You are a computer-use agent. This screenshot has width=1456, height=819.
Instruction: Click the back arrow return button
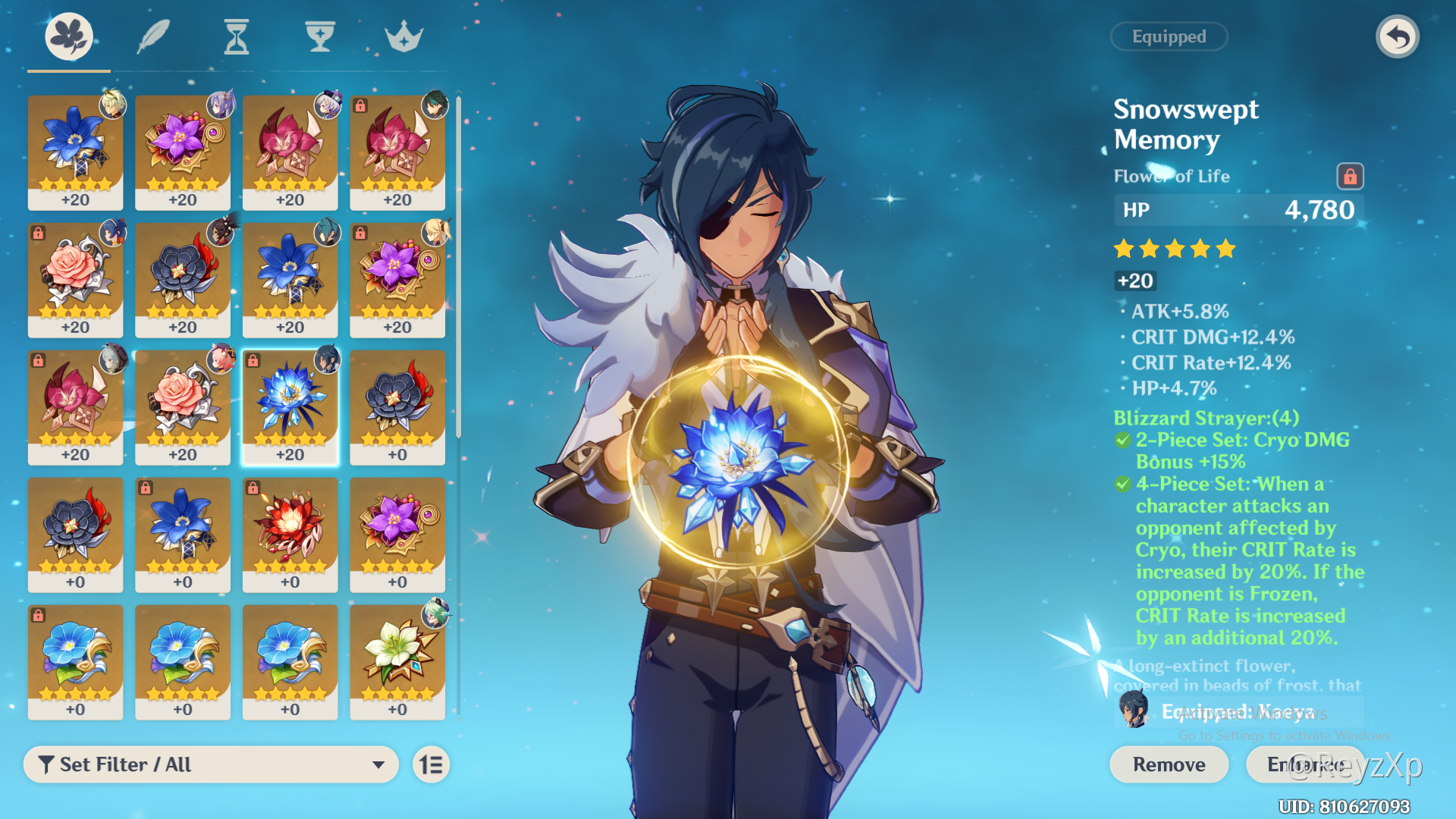point(1397,36)
